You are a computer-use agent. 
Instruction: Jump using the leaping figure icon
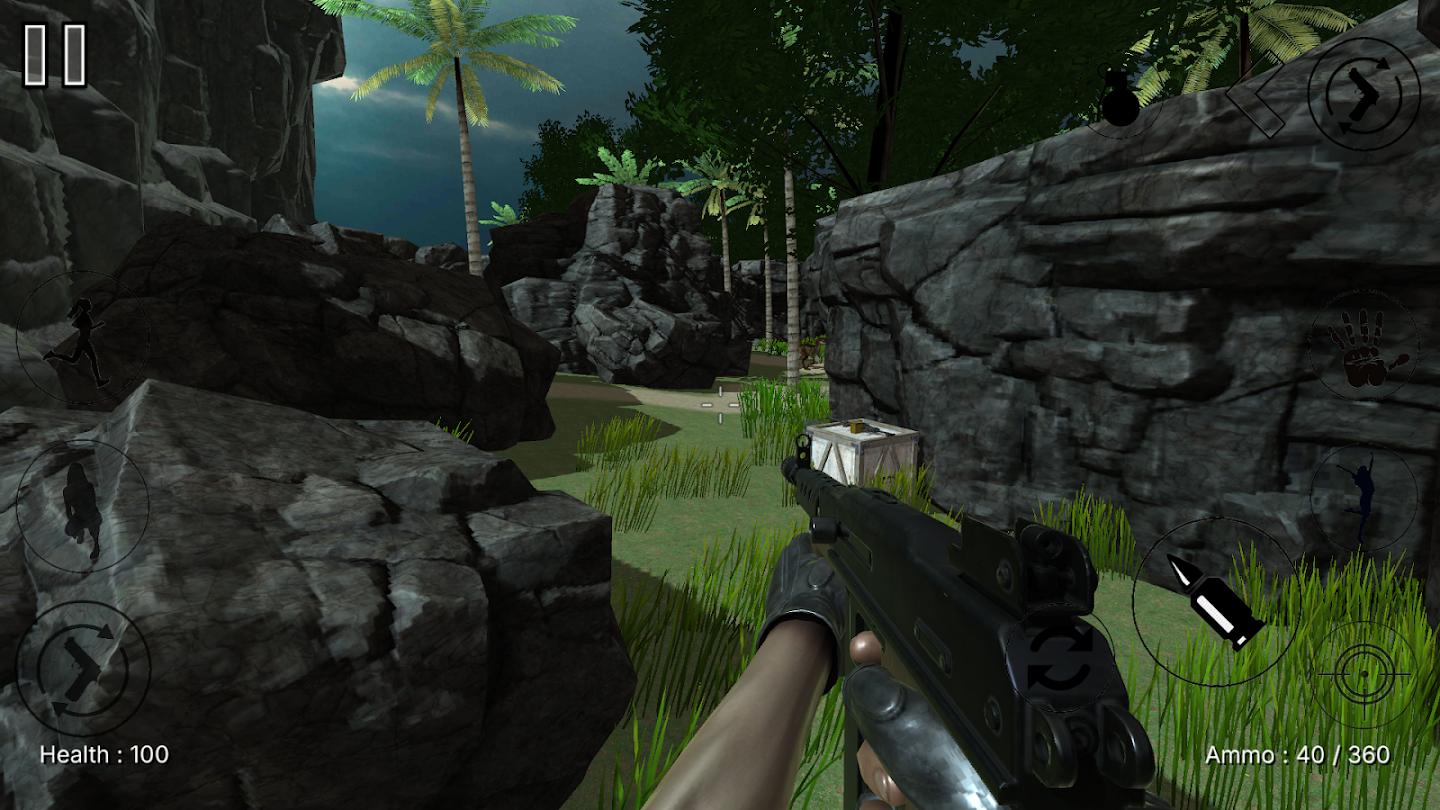point(1362,498)
